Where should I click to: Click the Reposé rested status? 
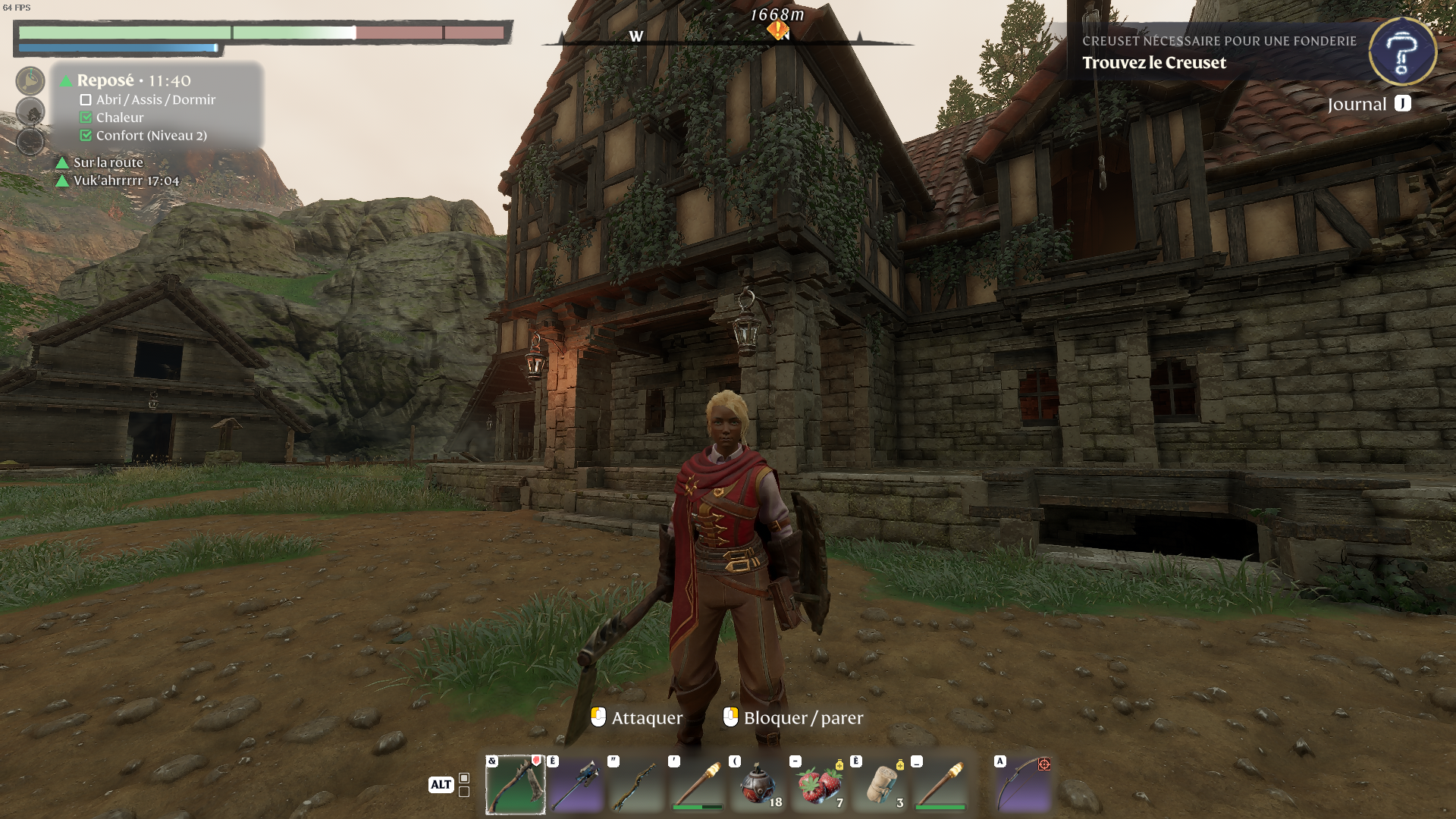tap(133, 80)
